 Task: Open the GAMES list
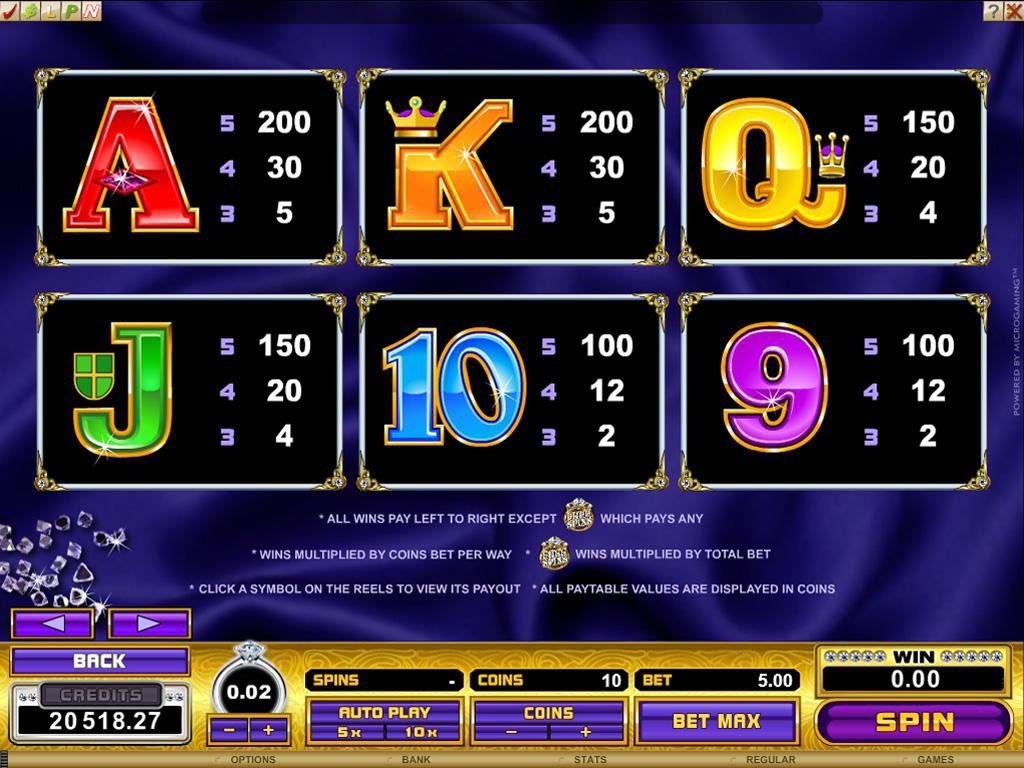[935, 760]
